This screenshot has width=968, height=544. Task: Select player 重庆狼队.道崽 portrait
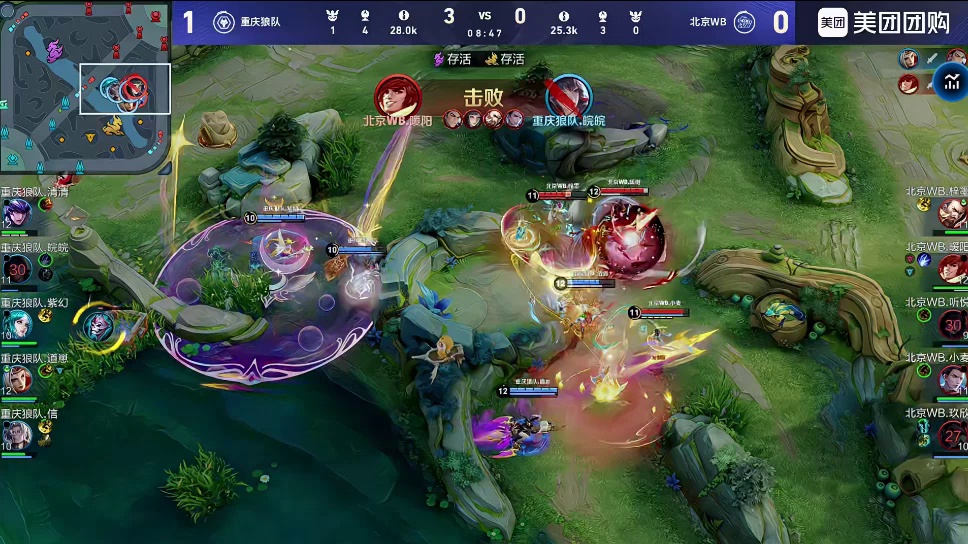(17, 379)
